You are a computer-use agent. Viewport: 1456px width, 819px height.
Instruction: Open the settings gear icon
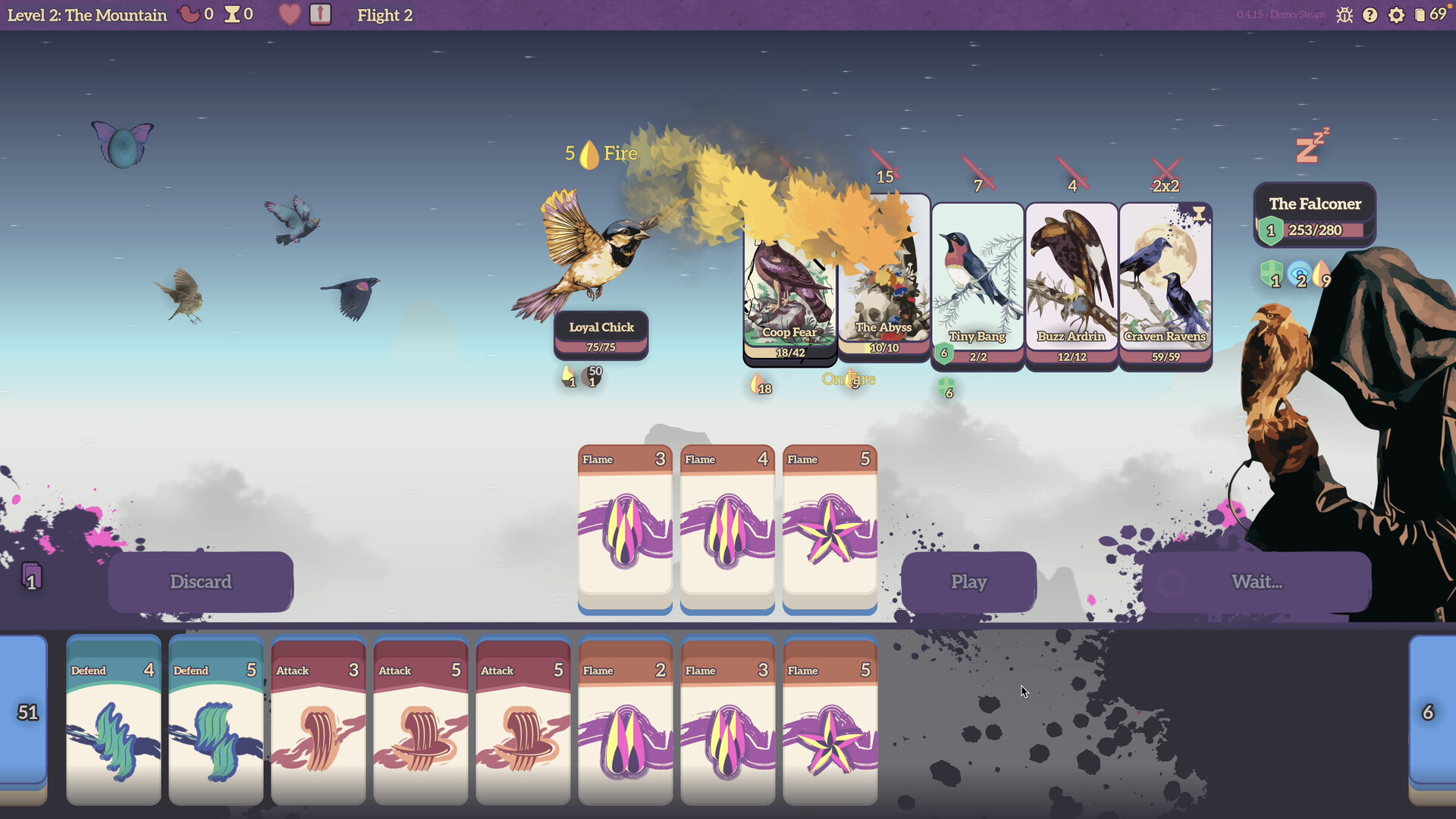[1396, 15]
